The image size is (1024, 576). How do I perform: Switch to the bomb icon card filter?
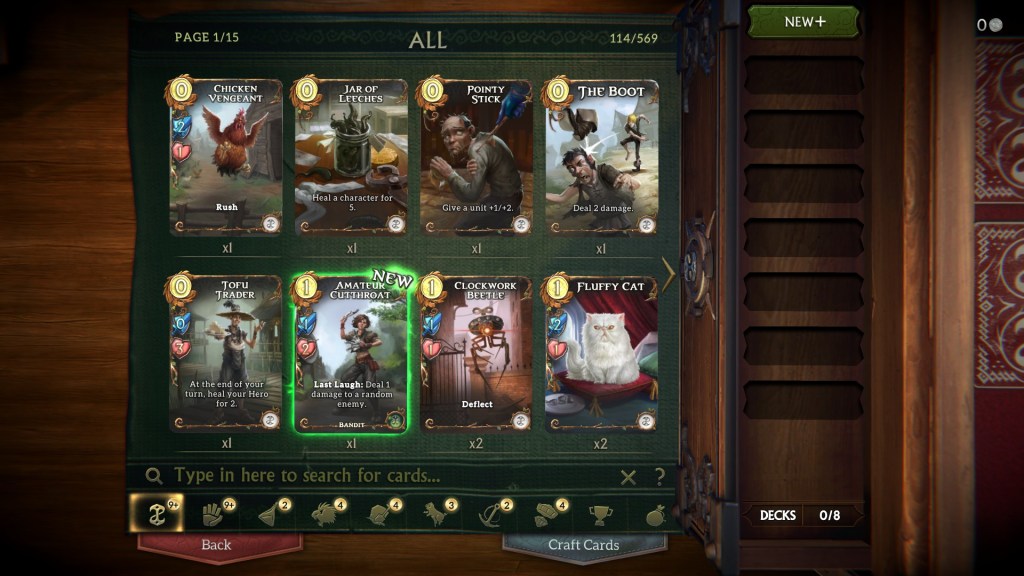pos(656,514)
